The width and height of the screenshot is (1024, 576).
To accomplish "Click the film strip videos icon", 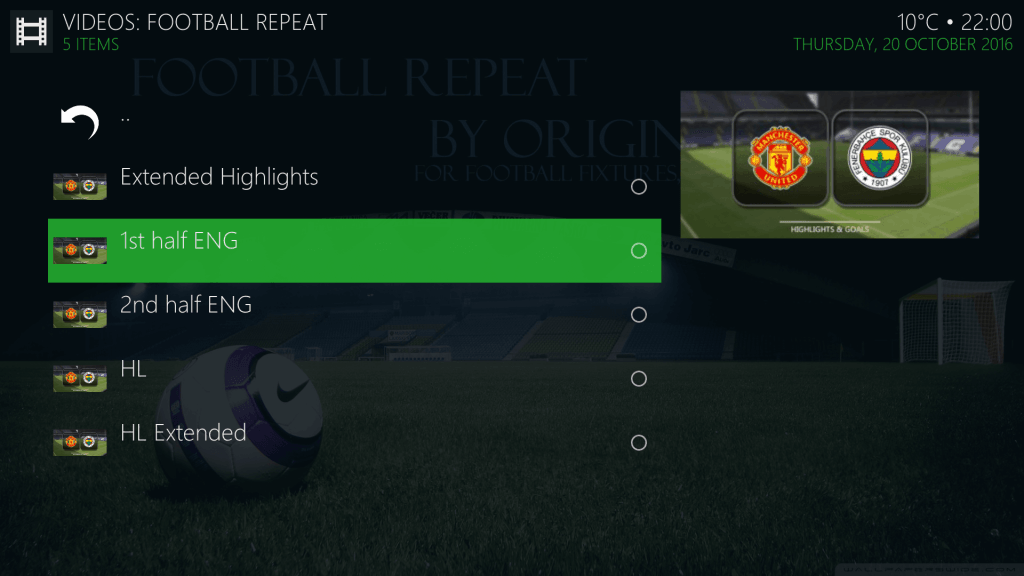I will pos(31,31).
